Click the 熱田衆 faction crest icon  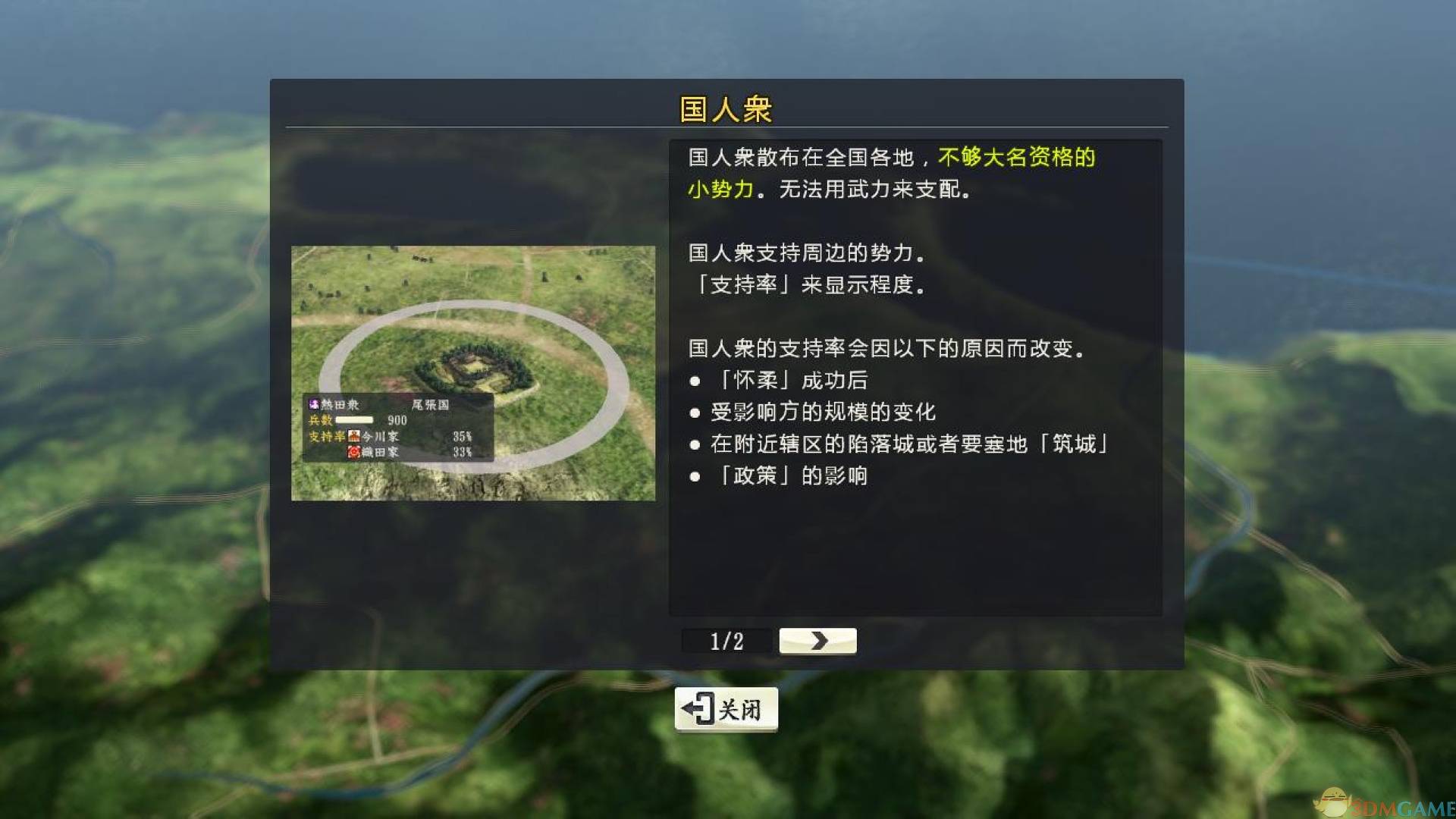(314, 403)
